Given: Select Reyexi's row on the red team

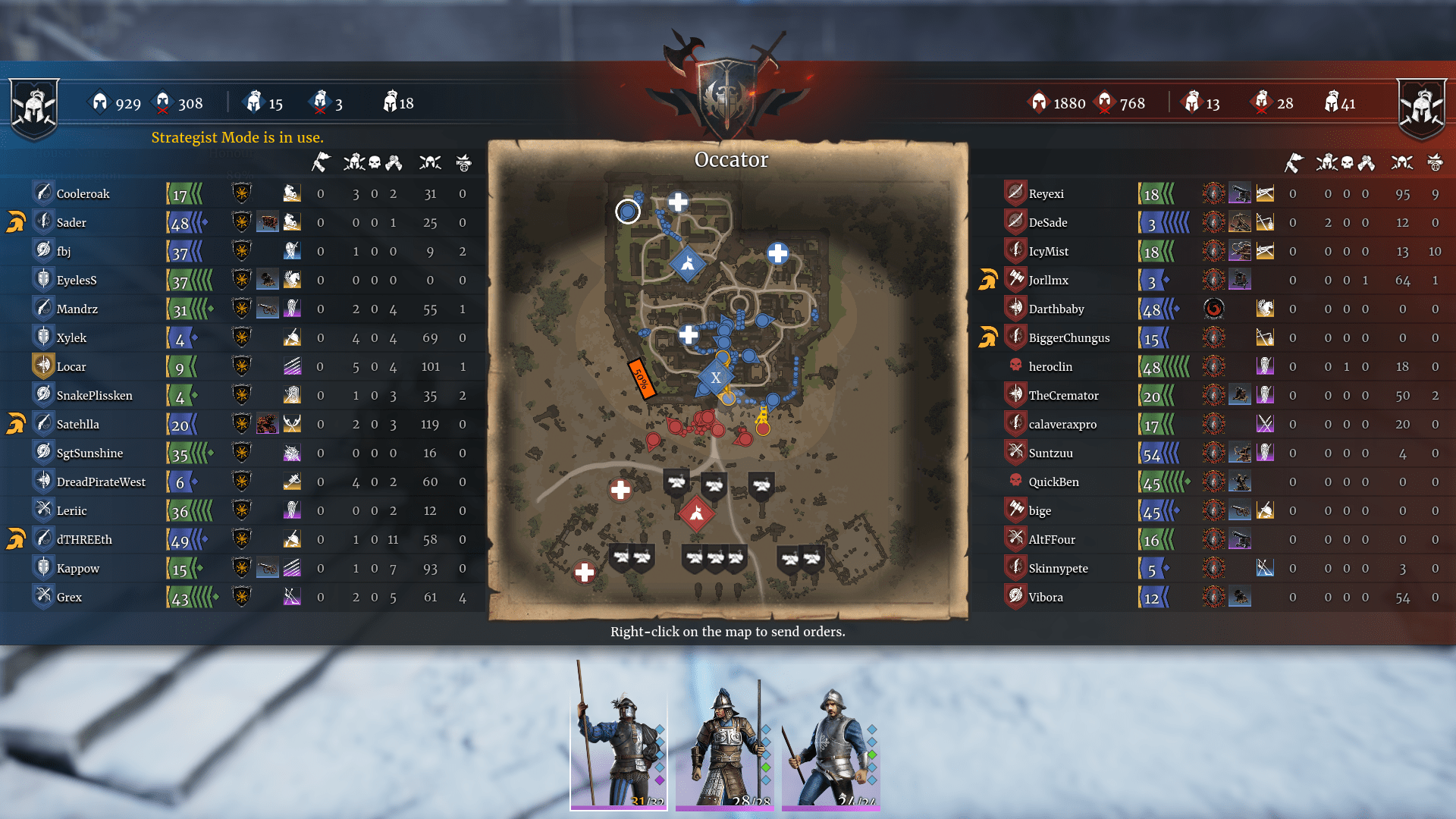Looking at the screenshot, I should [1046, 194].
